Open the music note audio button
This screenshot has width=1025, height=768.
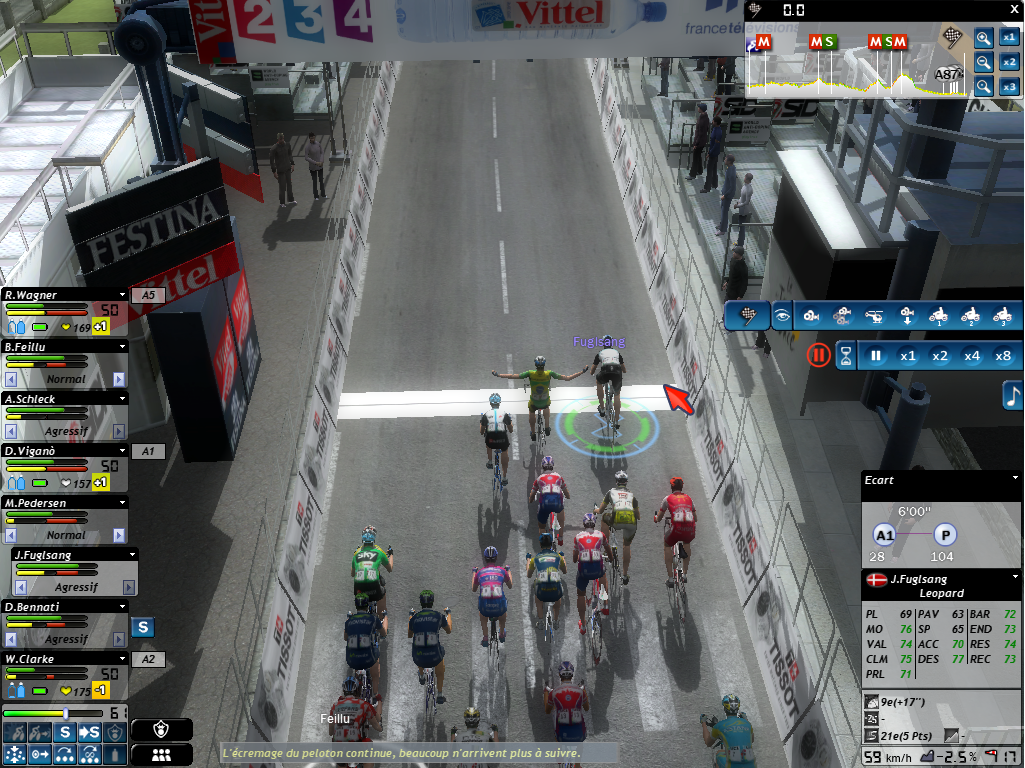pyautogui.click(x=1012, y=395)
